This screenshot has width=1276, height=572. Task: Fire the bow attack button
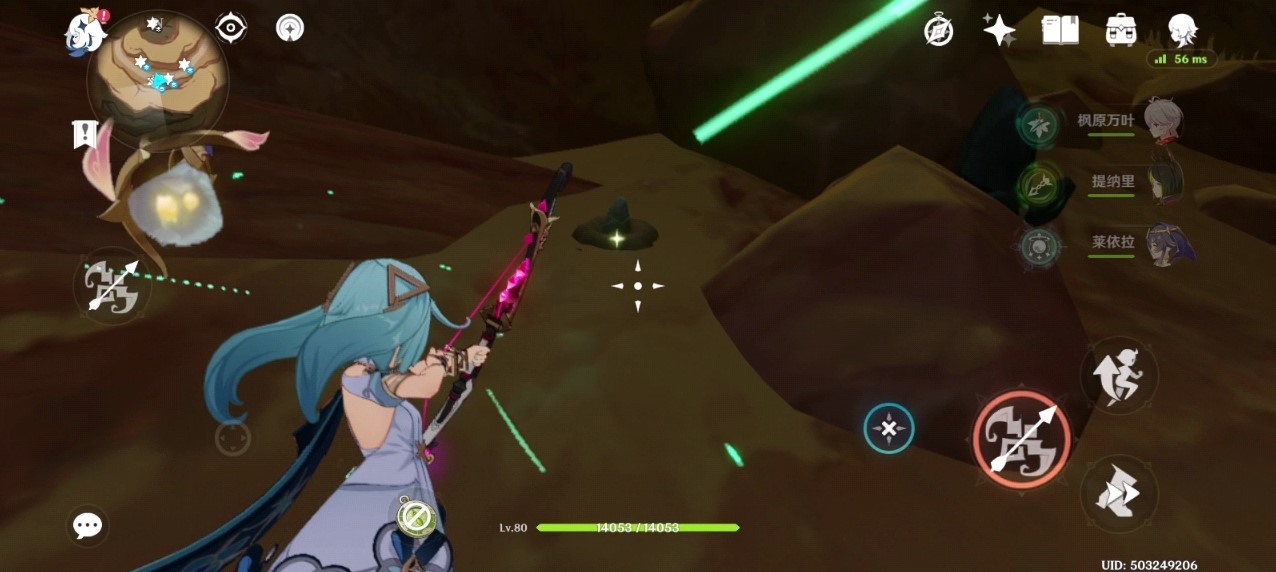pyautogui.click(x=1021, y=439)
